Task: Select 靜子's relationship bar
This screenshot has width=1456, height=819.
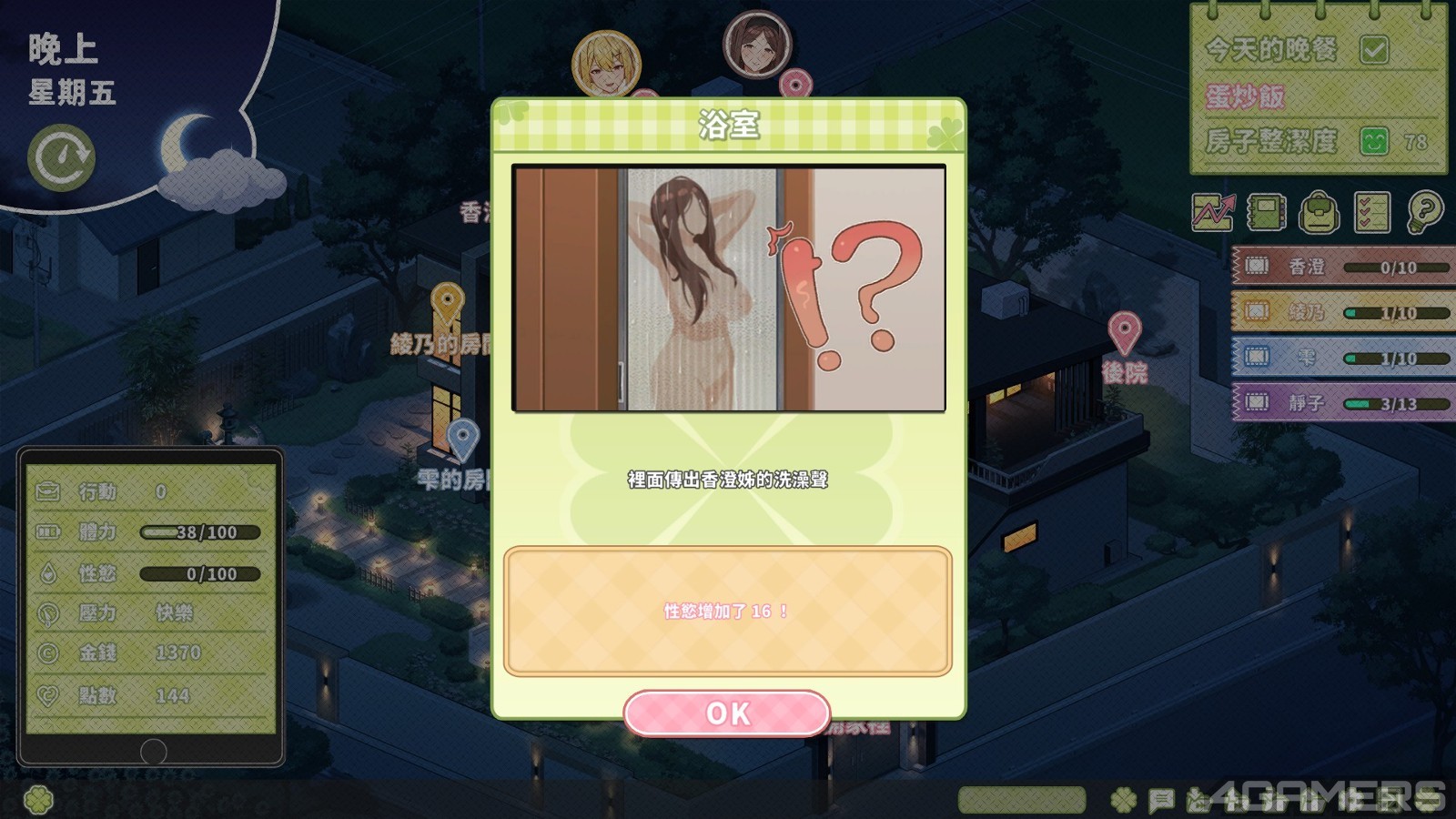Action: pos(1342,402)
